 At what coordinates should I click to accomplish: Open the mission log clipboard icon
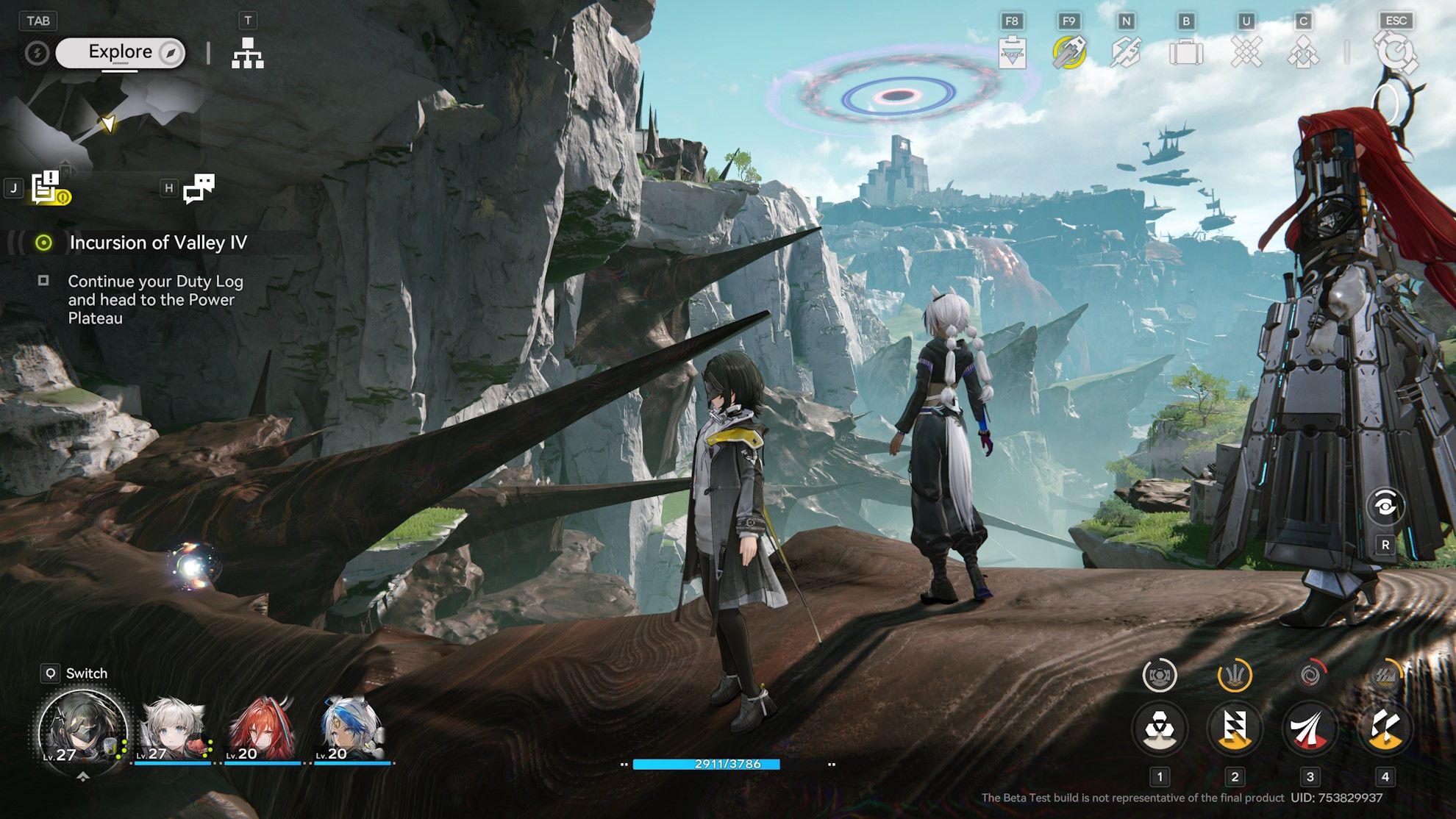49,188
